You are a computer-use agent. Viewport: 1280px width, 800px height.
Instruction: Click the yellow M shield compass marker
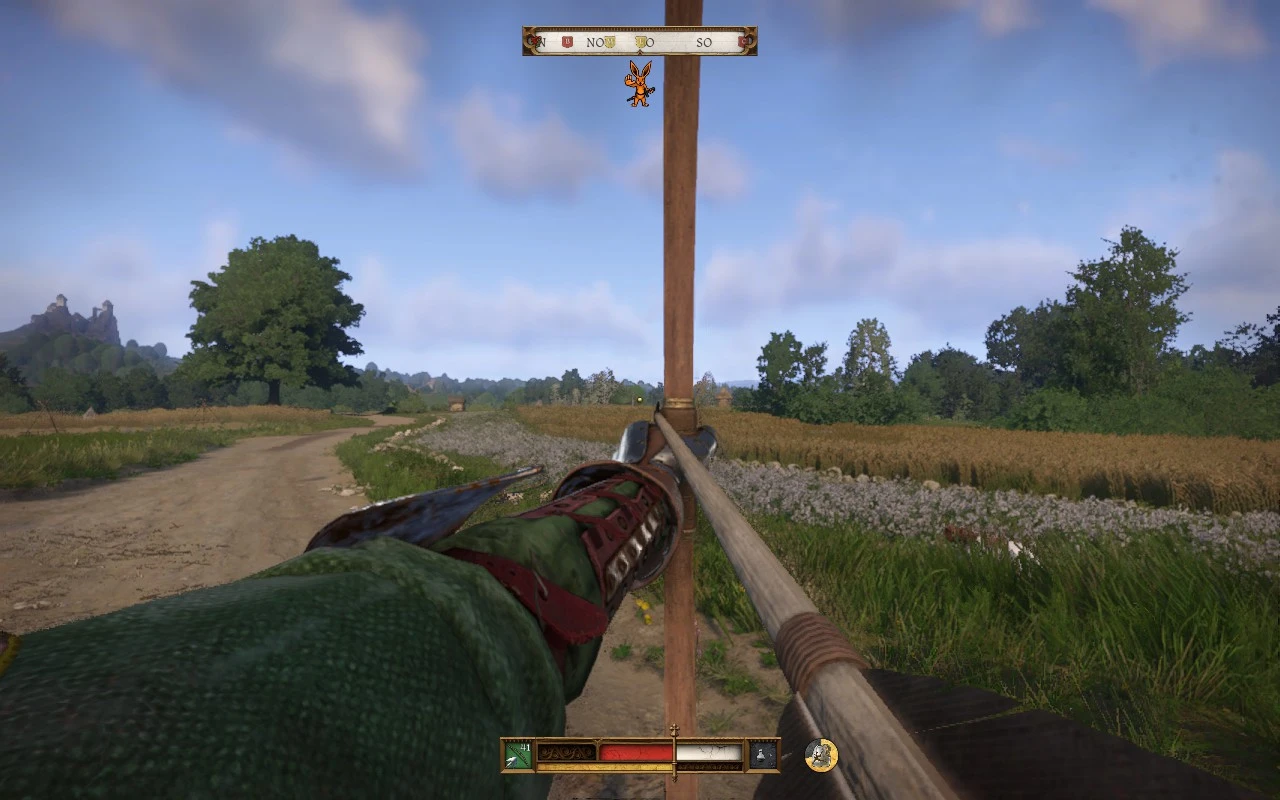610,41
